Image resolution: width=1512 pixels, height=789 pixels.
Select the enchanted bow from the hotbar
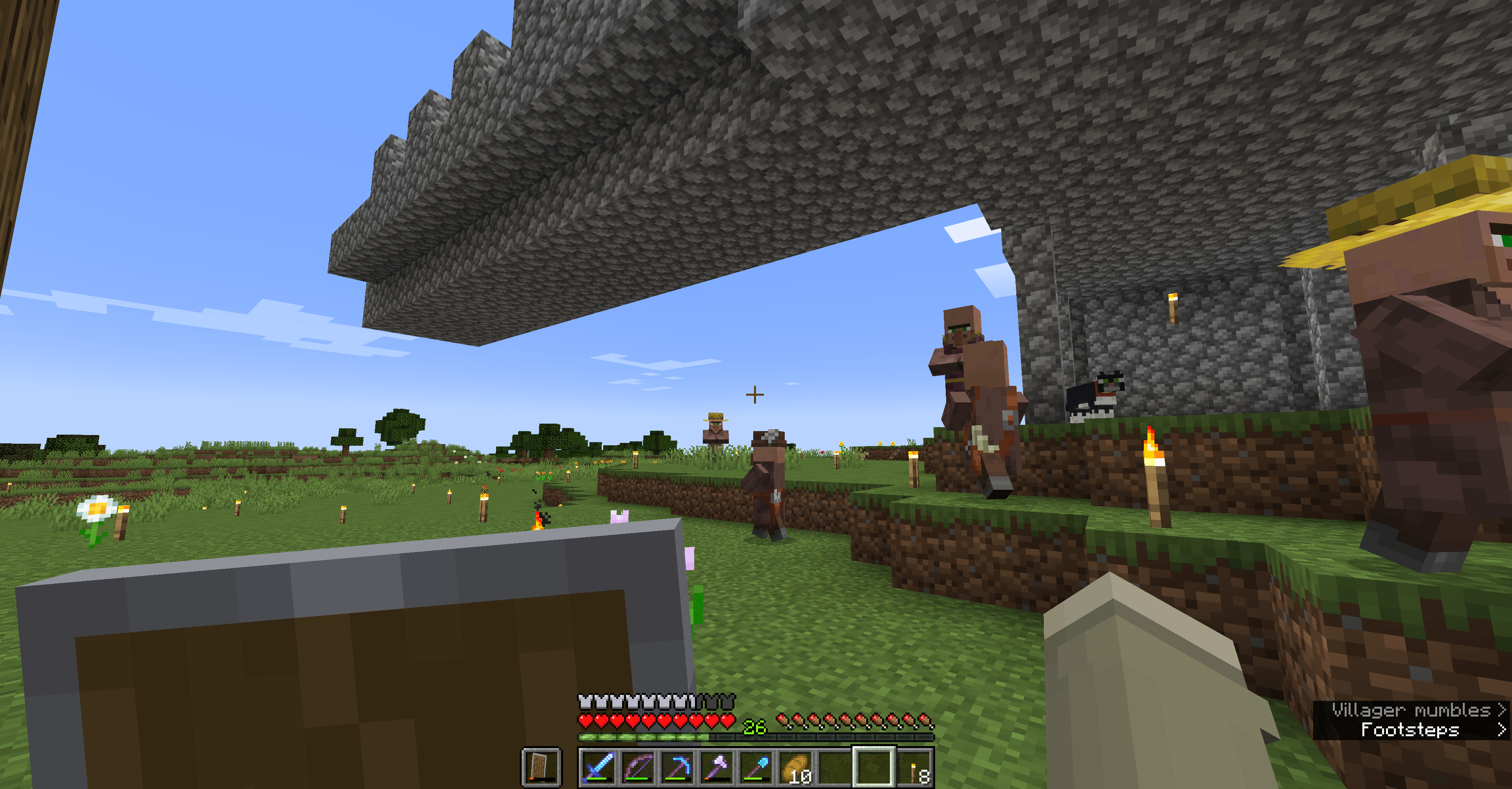[637, 767]
